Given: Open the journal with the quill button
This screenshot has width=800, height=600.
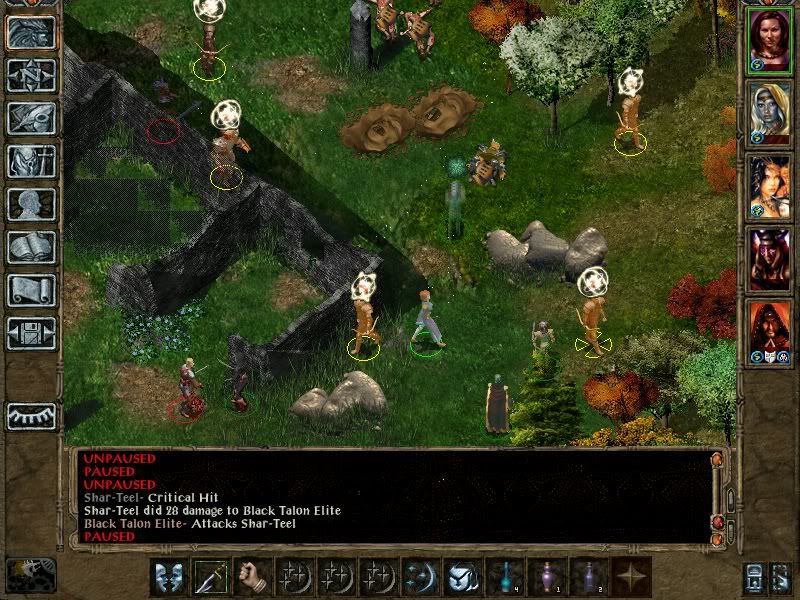Looking at the screenshot, I should (x=31, y=118).
